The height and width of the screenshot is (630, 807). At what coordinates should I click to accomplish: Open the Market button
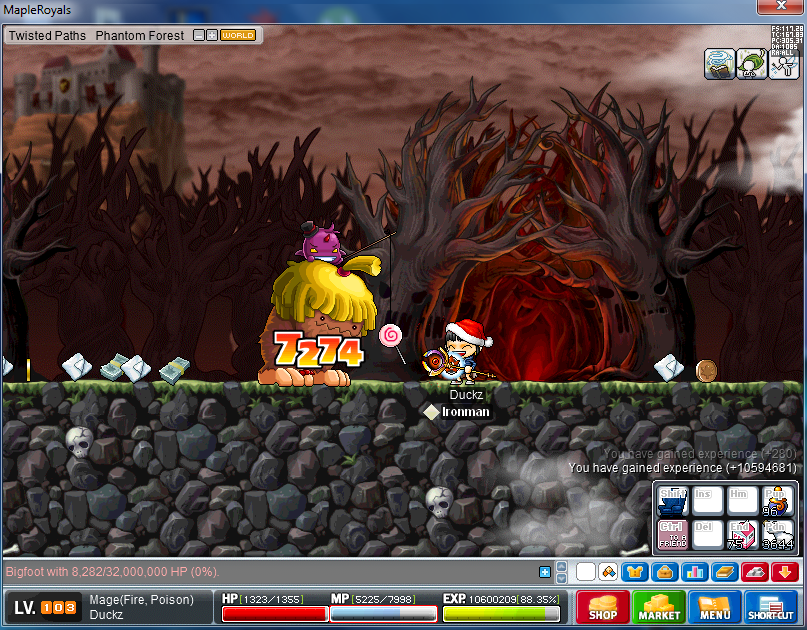657,606
